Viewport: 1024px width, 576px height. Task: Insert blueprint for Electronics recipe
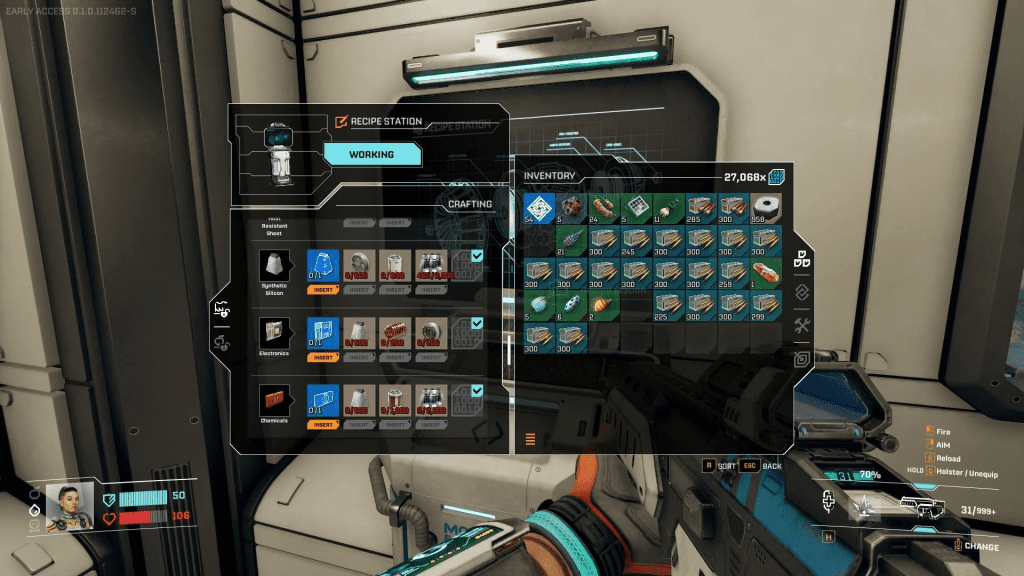322,357
